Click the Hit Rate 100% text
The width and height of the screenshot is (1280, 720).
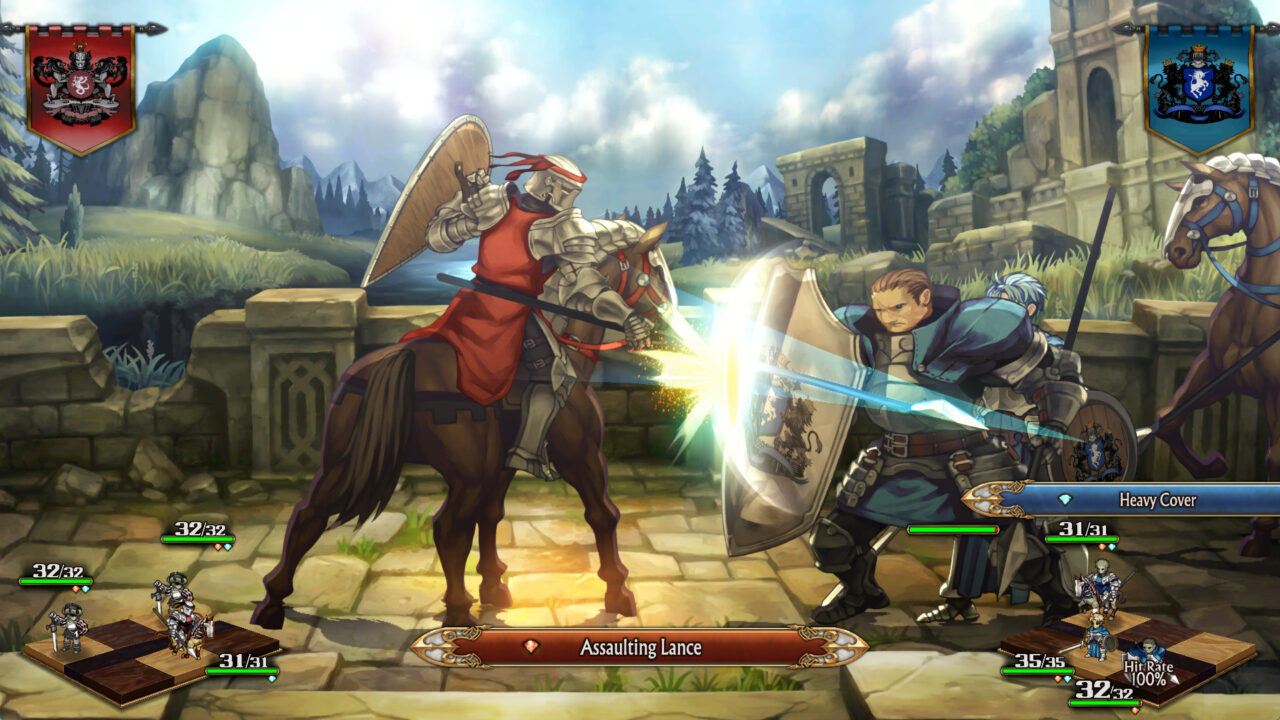coord(1148,672)
